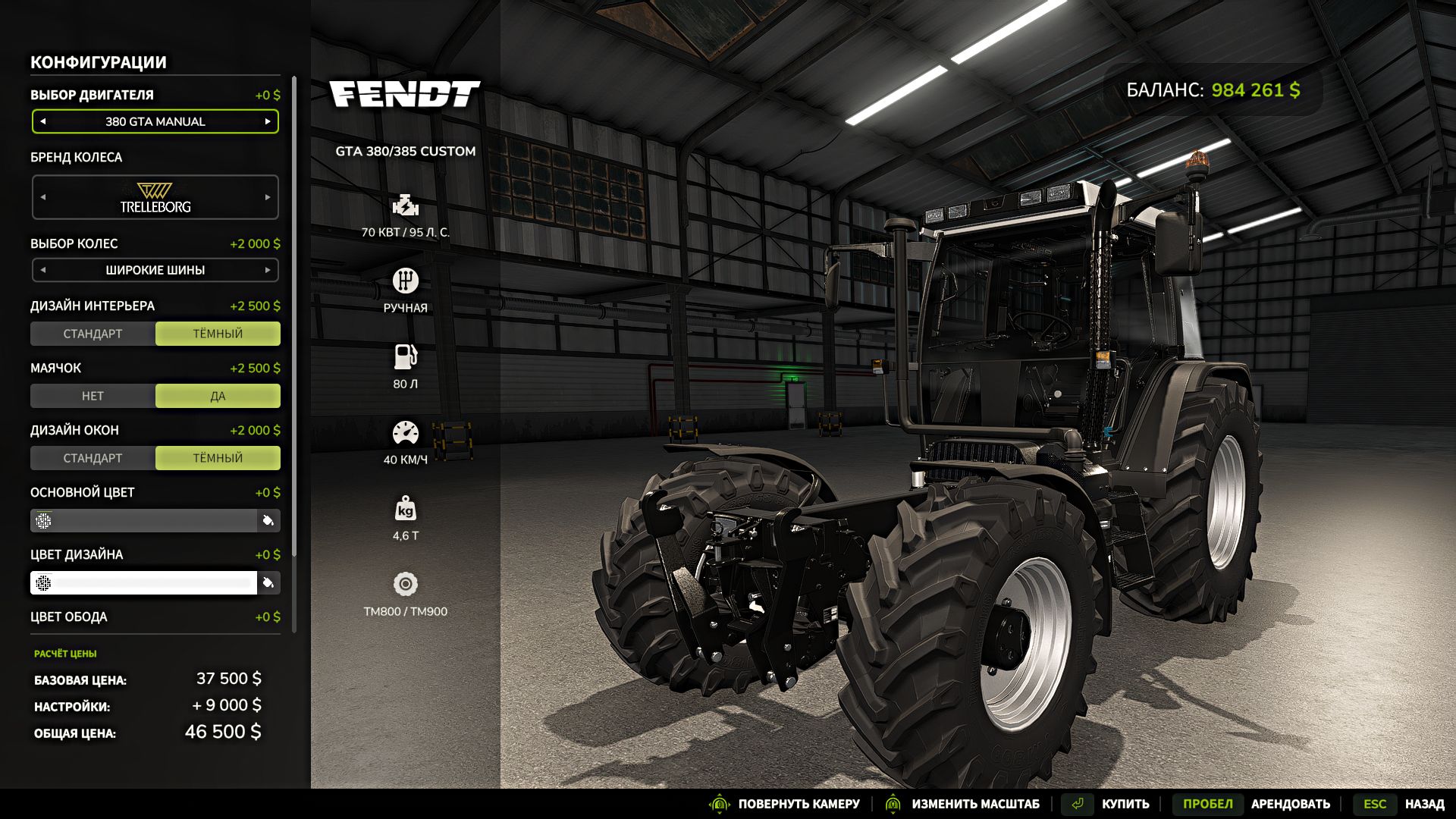Screen dimensions: 1456x819
Task: Select next engine after 380 GTA Manual
Action: pos(268,121)
